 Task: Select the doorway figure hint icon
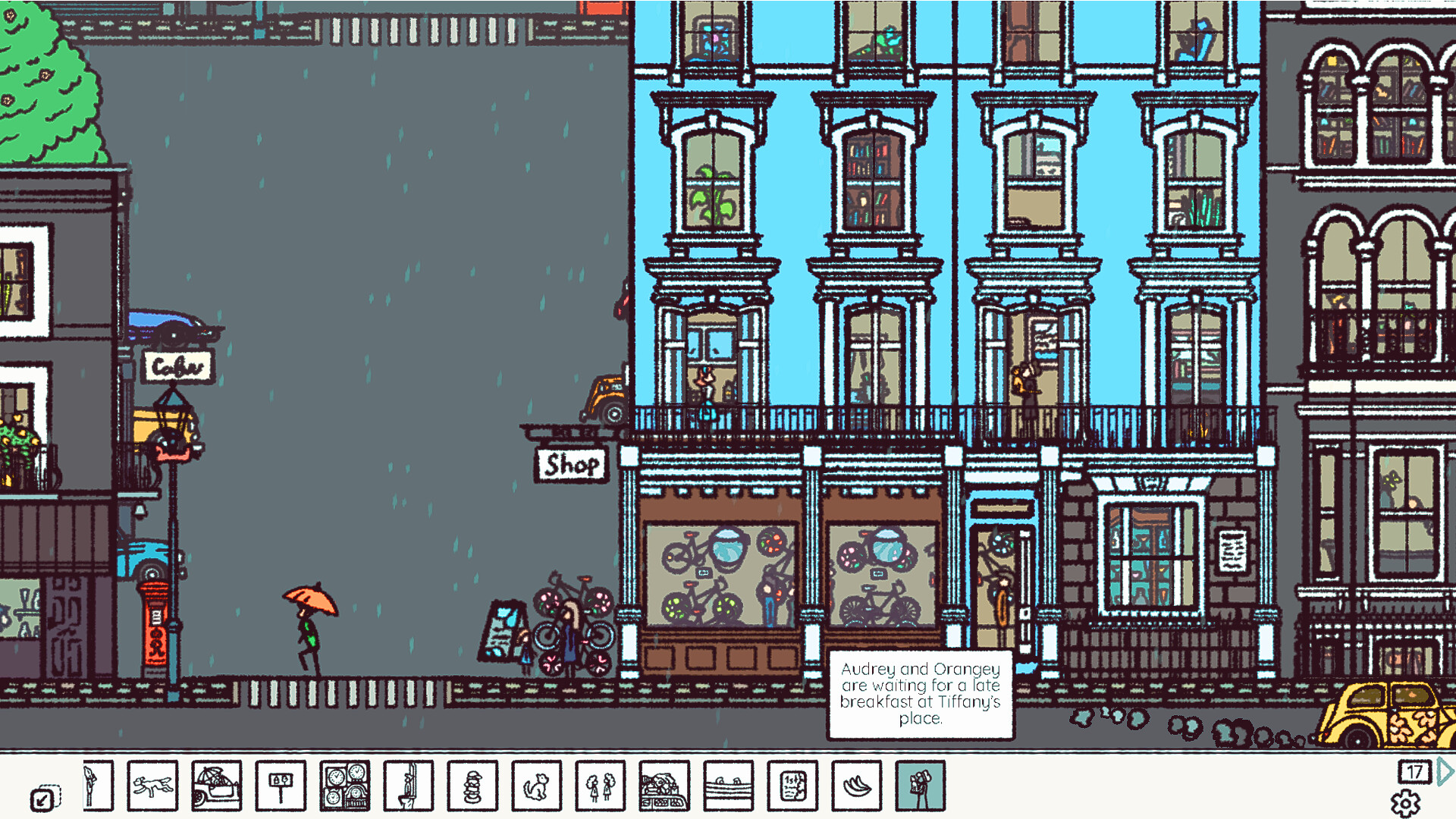(x=408, y=786)
